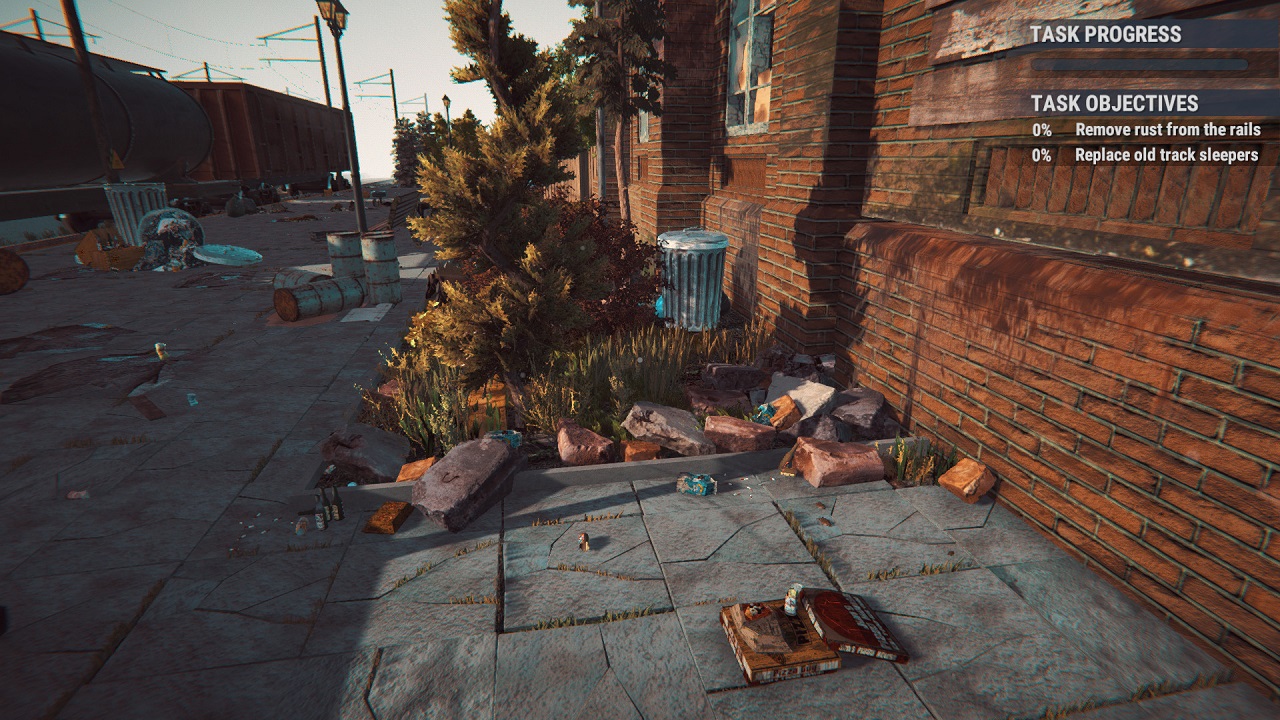
Task: Select the "Replace old track sleepers" objective
Action: (1165, 155)
